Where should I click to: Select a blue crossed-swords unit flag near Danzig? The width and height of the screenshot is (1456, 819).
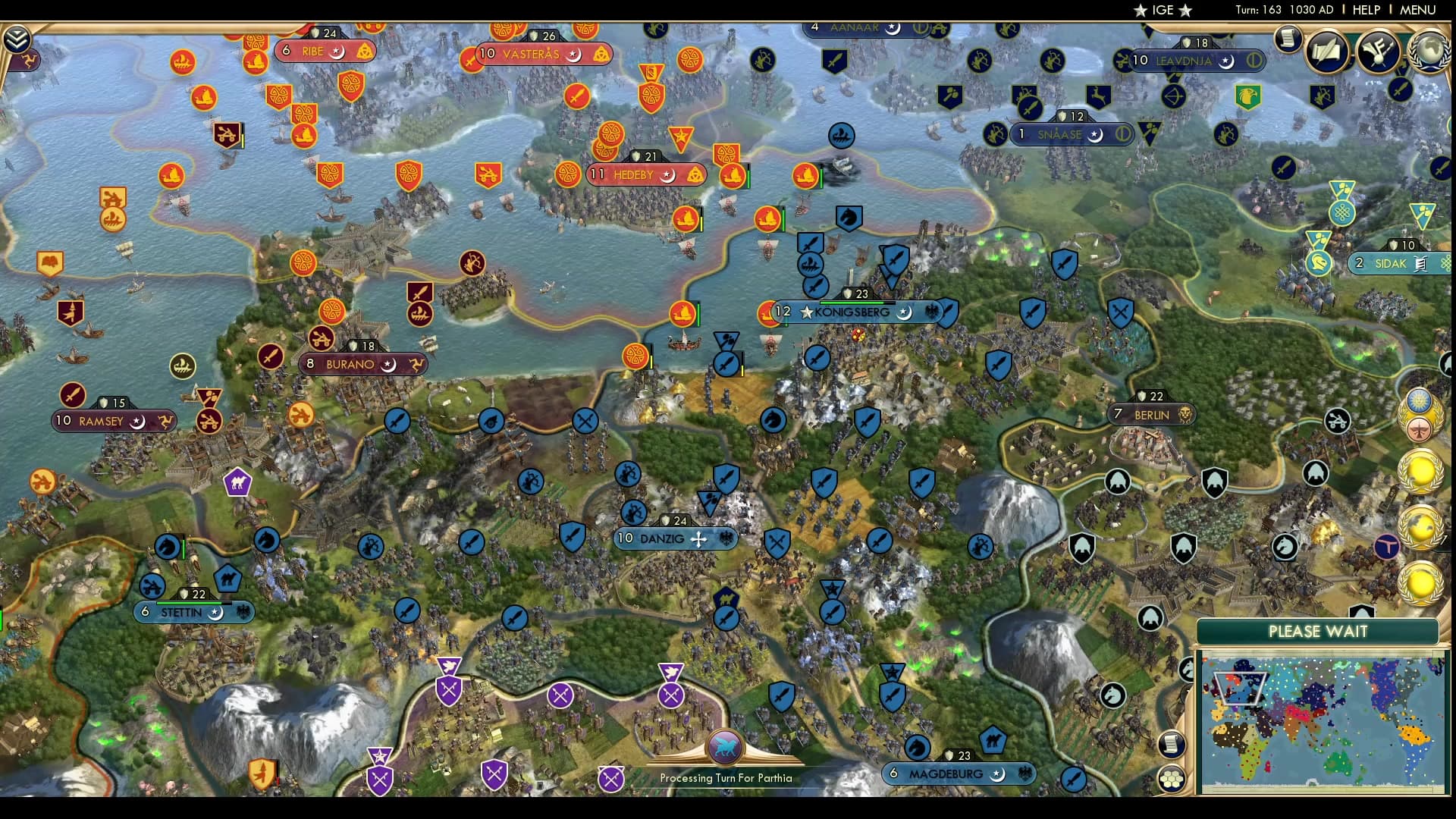(777, 544)
